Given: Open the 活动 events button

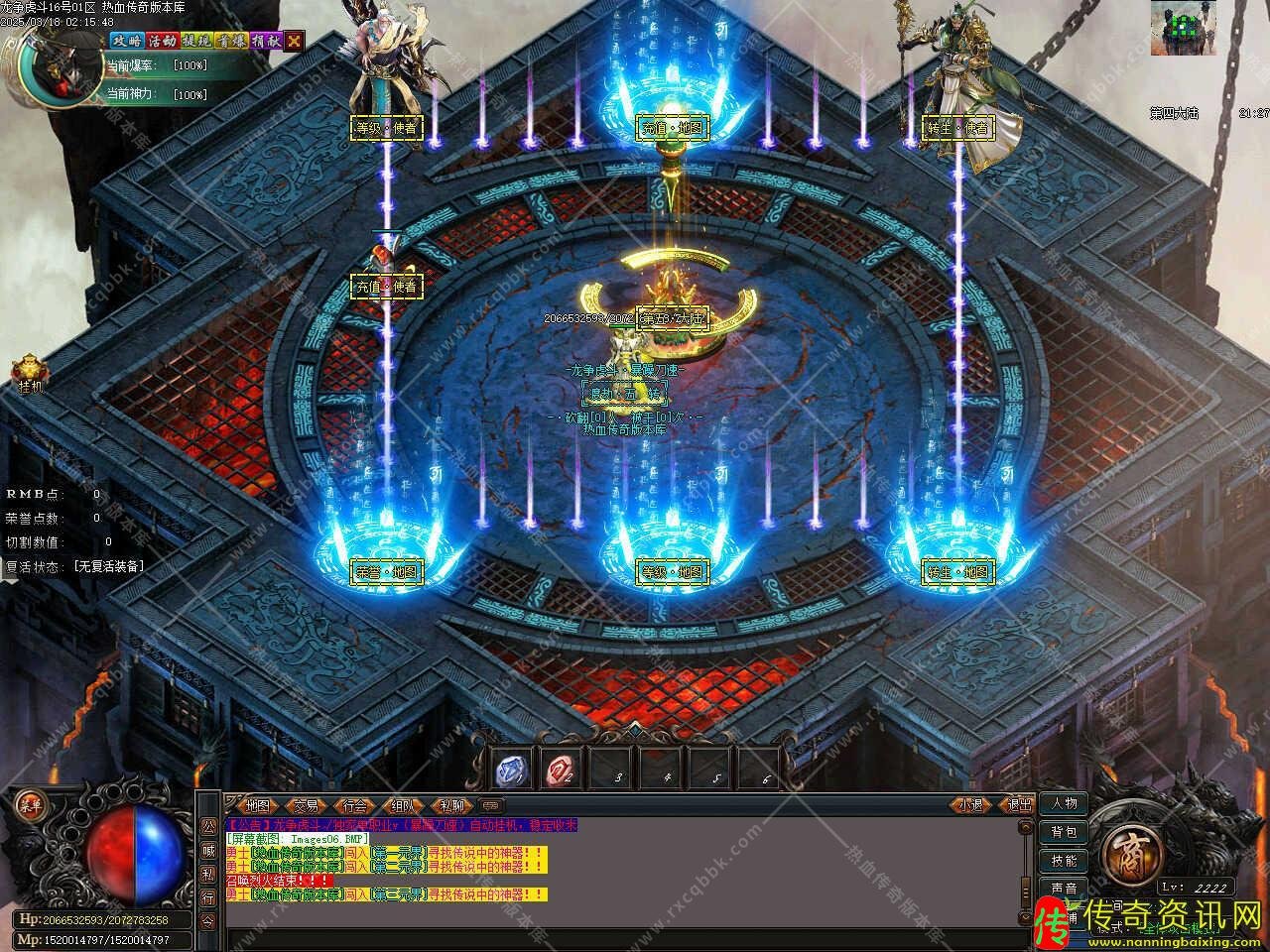Looking at the screenshot, I should 162,41.
